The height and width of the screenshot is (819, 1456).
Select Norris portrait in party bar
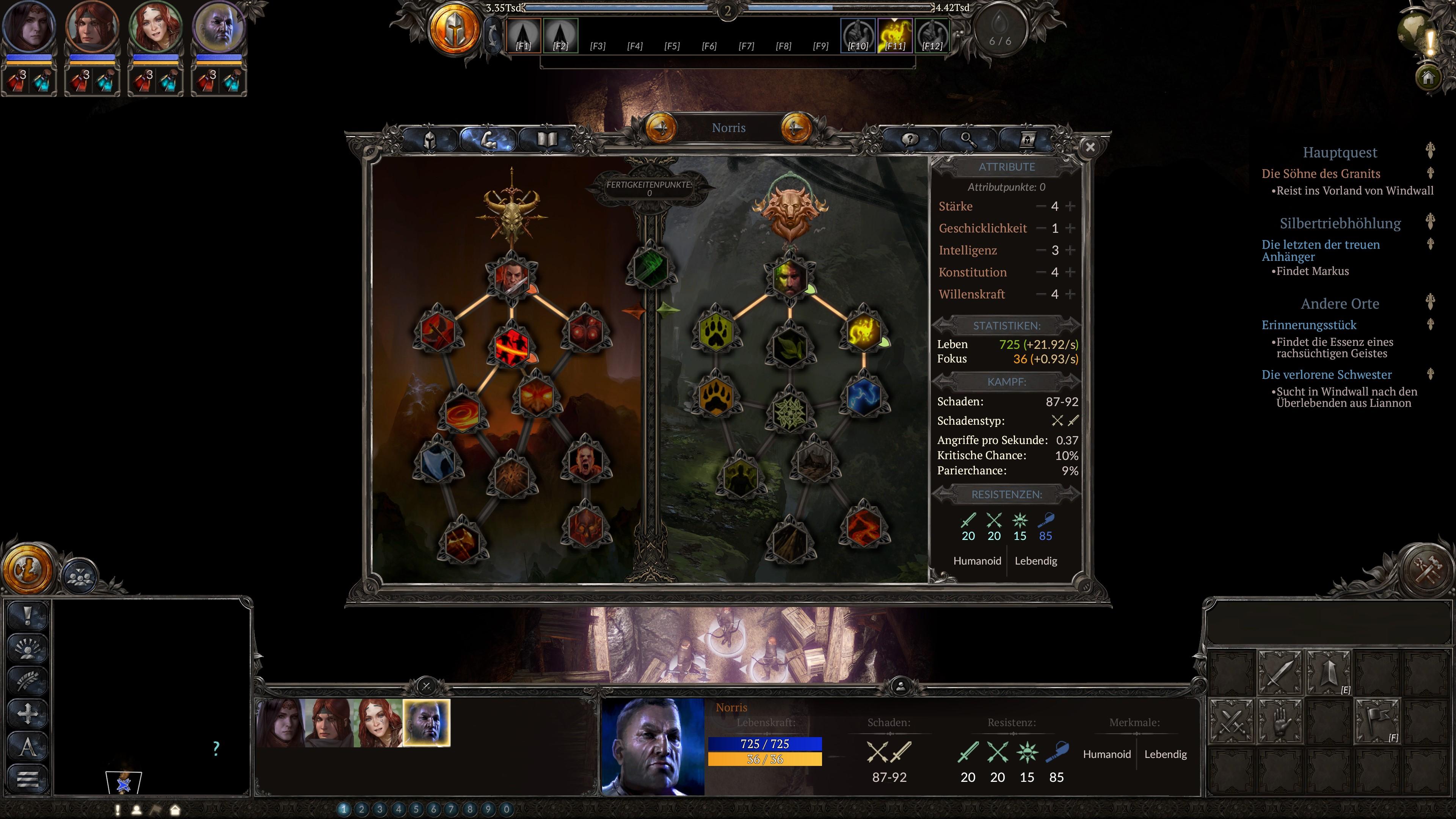click(427, 723)
